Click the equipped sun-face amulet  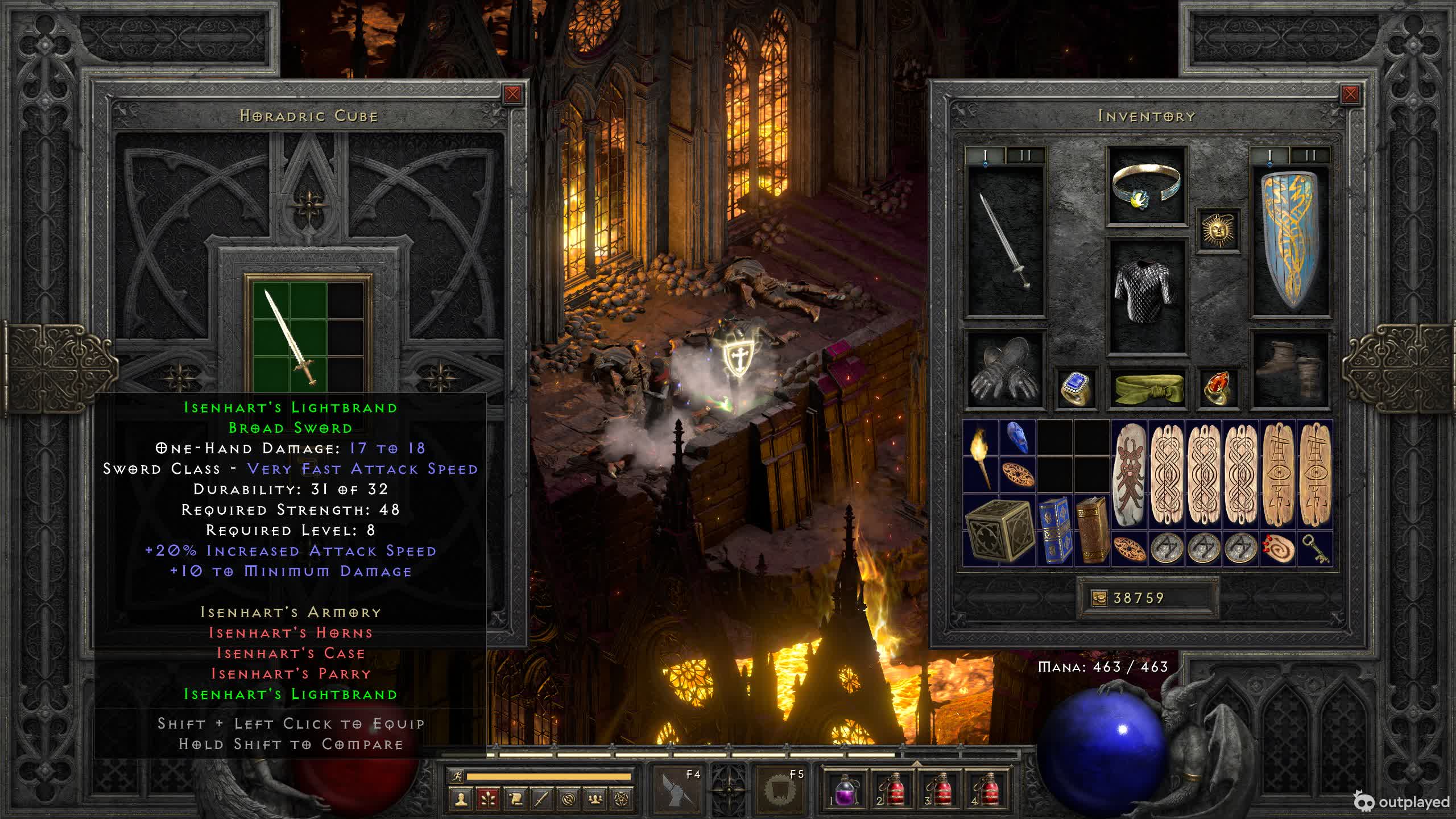point(1218,230)
